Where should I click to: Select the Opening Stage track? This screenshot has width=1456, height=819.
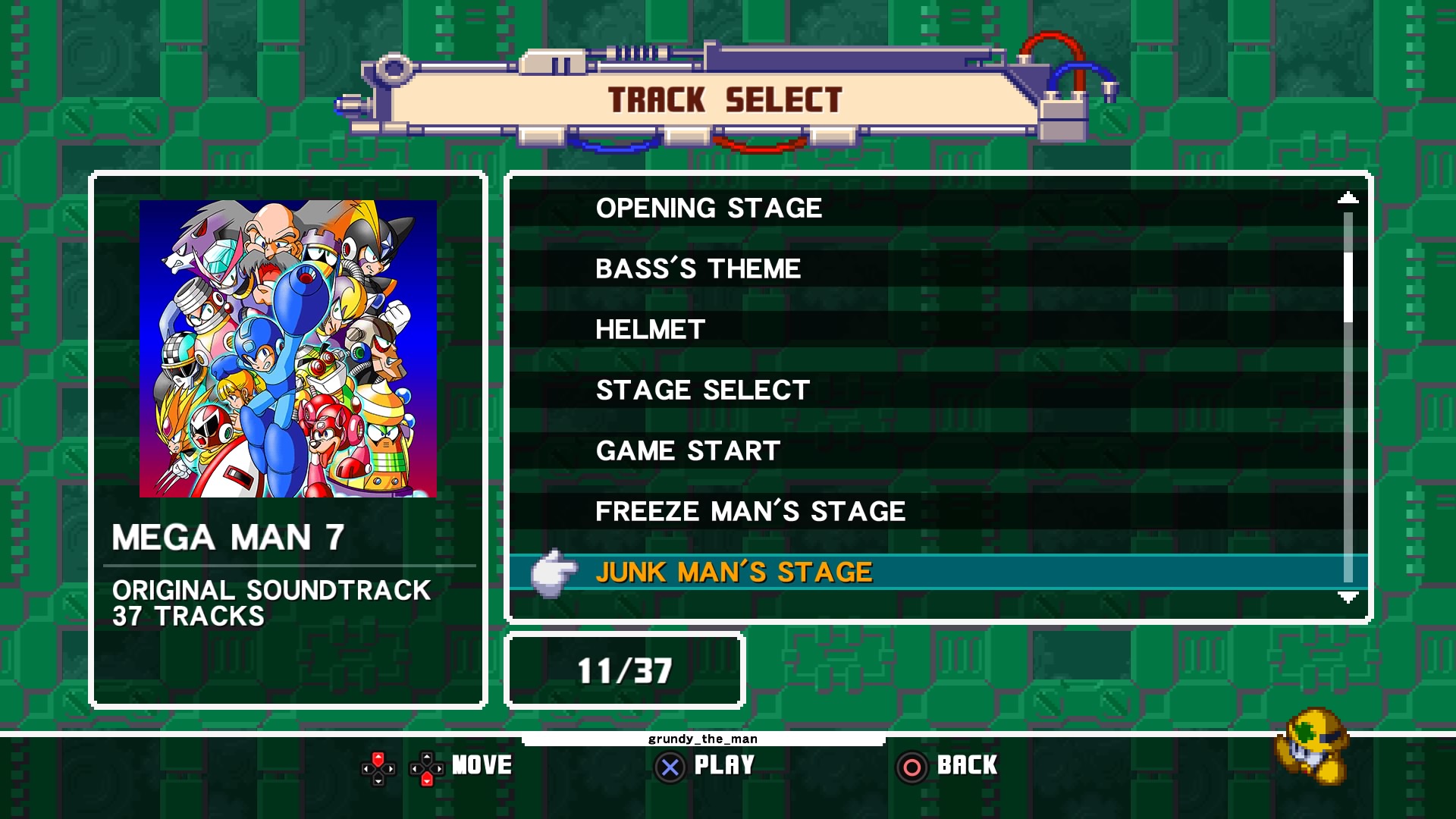708,209
